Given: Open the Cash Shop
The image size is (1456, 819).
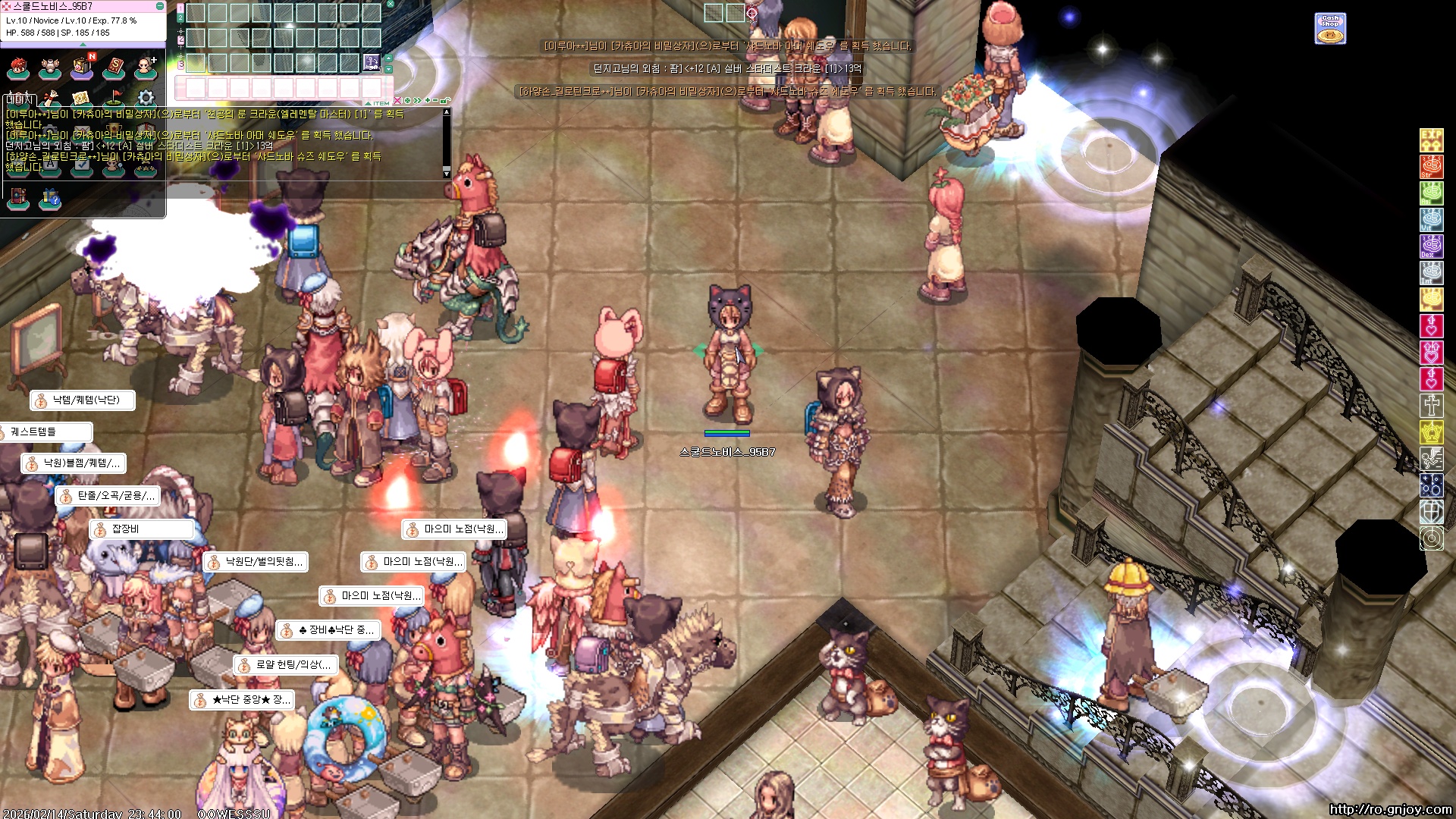Looking at the screenshot, I should point(1330,29).
